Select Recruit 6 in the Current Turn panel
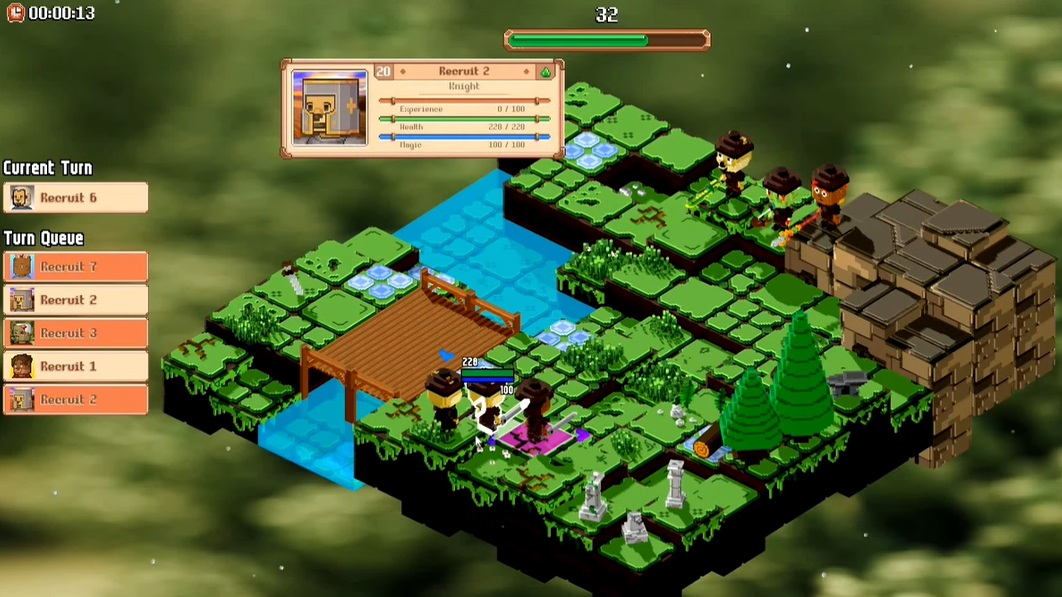This screenshot has width=1062, height=597. tap(76, 198)
